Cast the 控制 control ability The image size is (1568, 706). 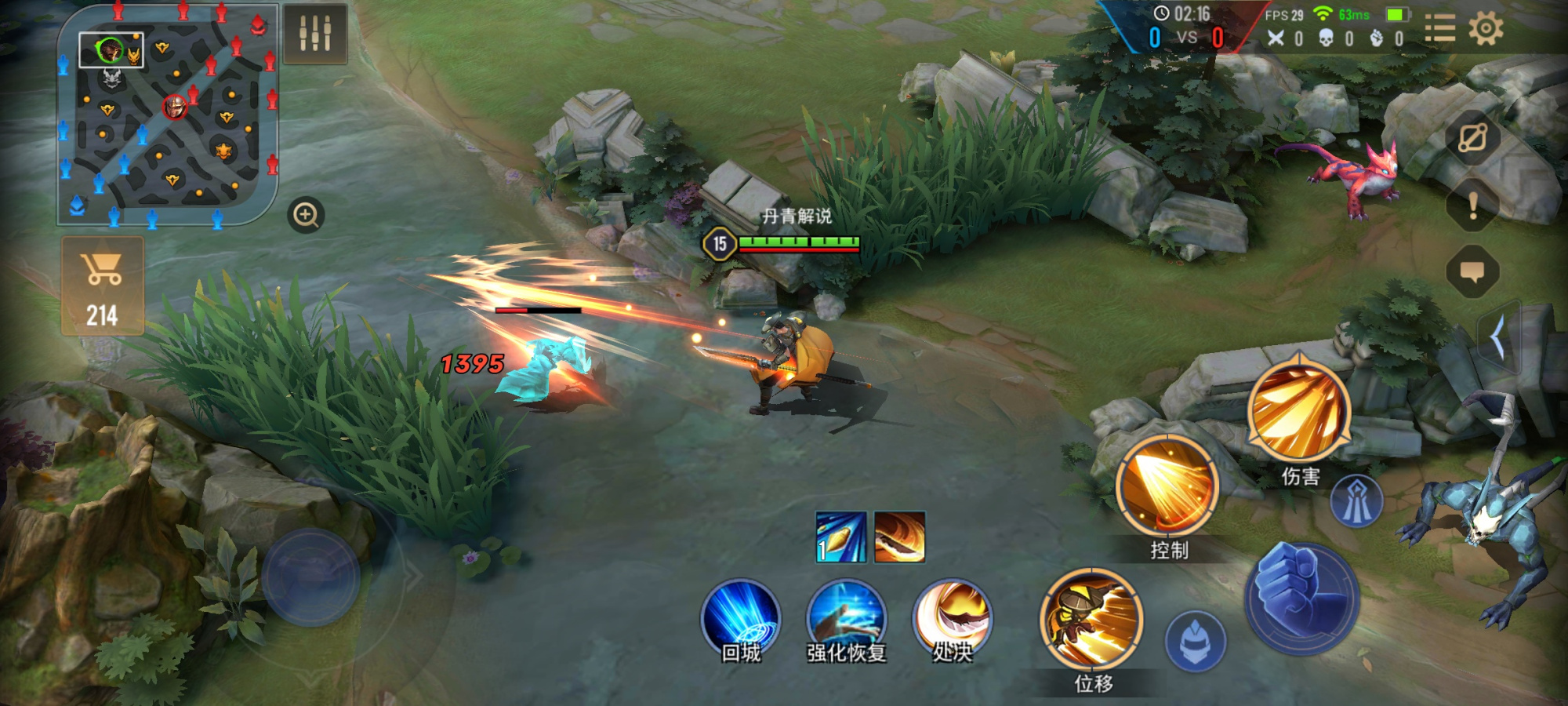[1167, 486]
